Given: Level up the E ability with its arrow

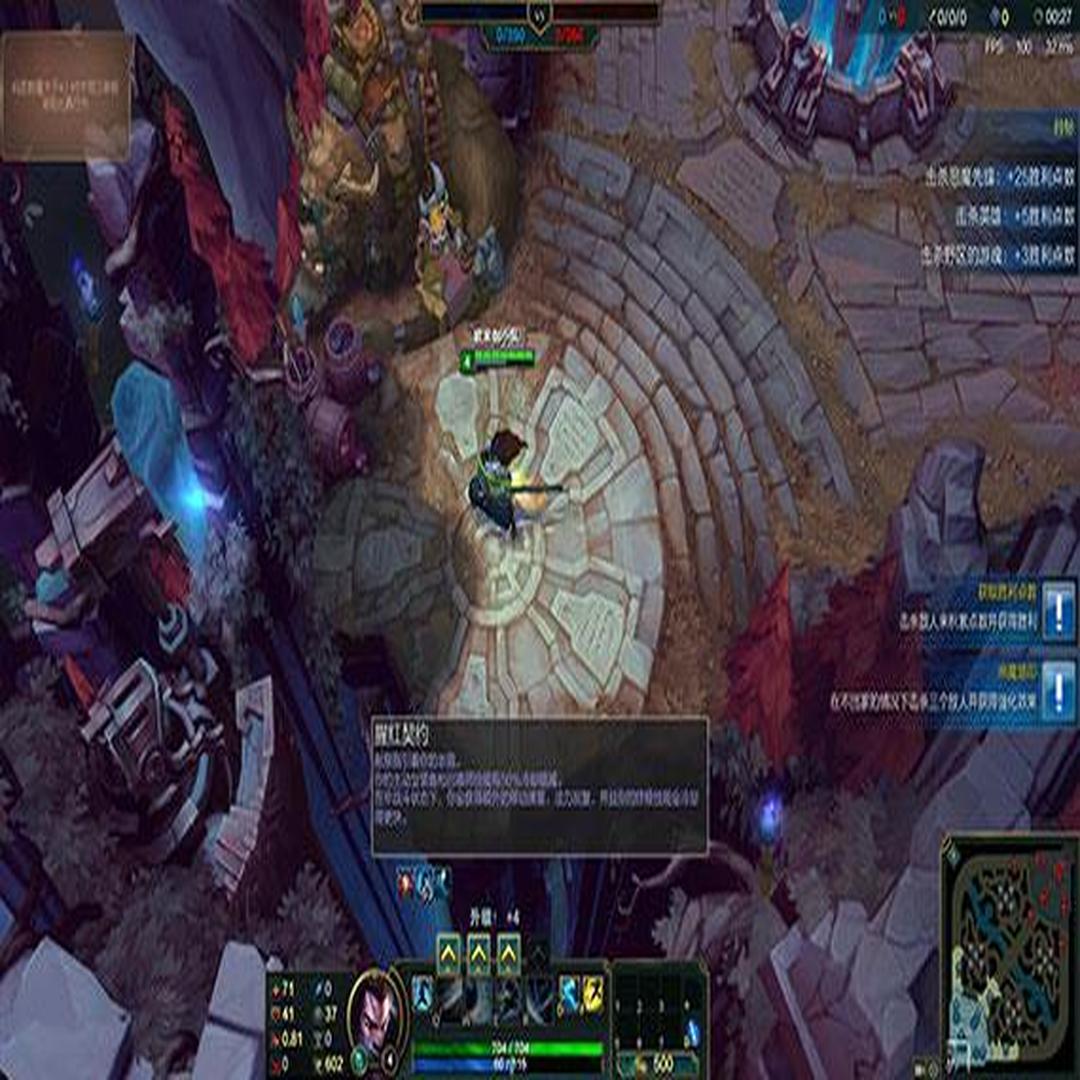Looking at the screenshot, I should 509,954.
